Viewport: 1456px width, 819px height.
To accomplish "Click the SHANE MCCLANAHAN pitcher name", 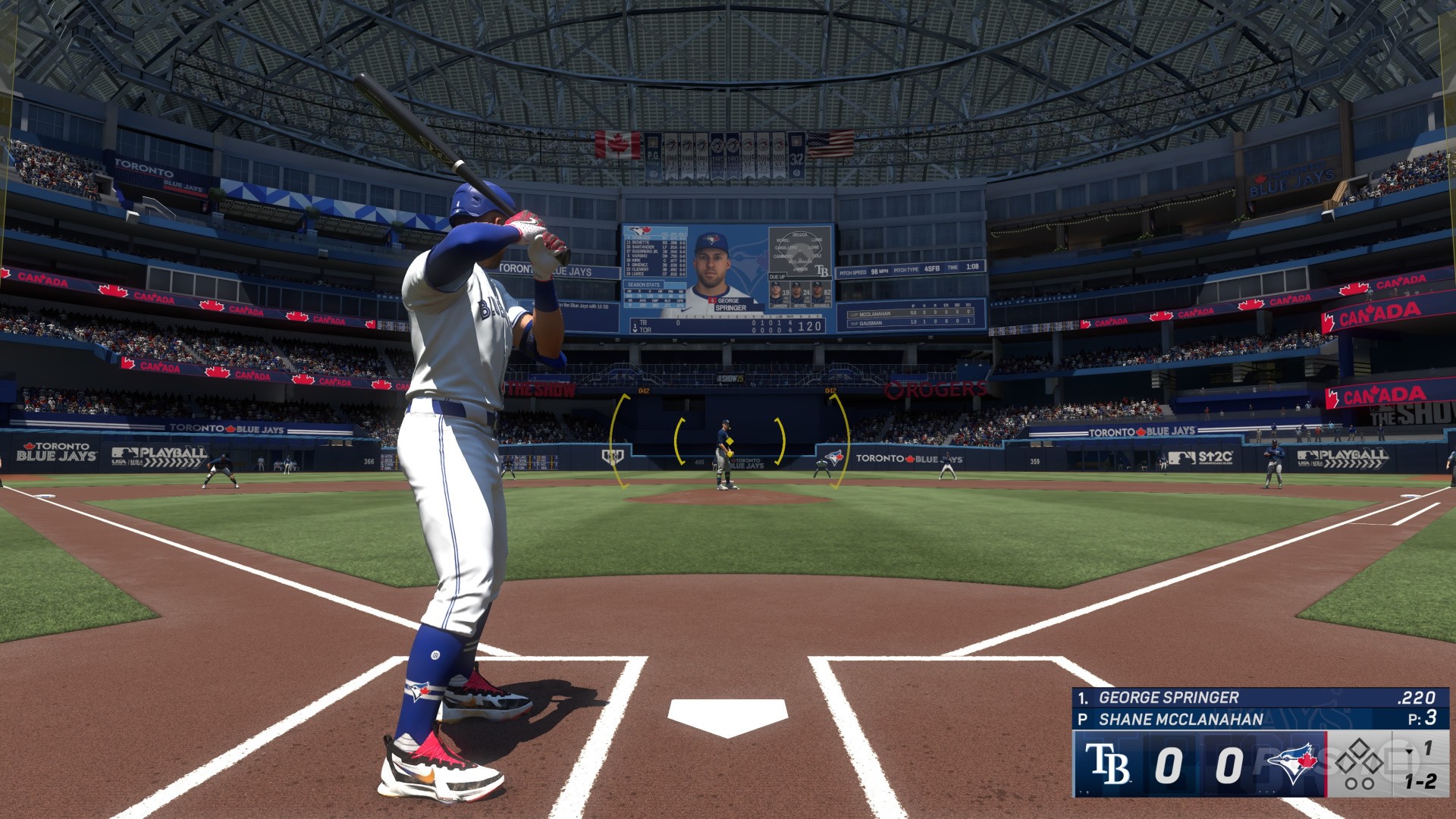I will click(x=1181, y=718).
